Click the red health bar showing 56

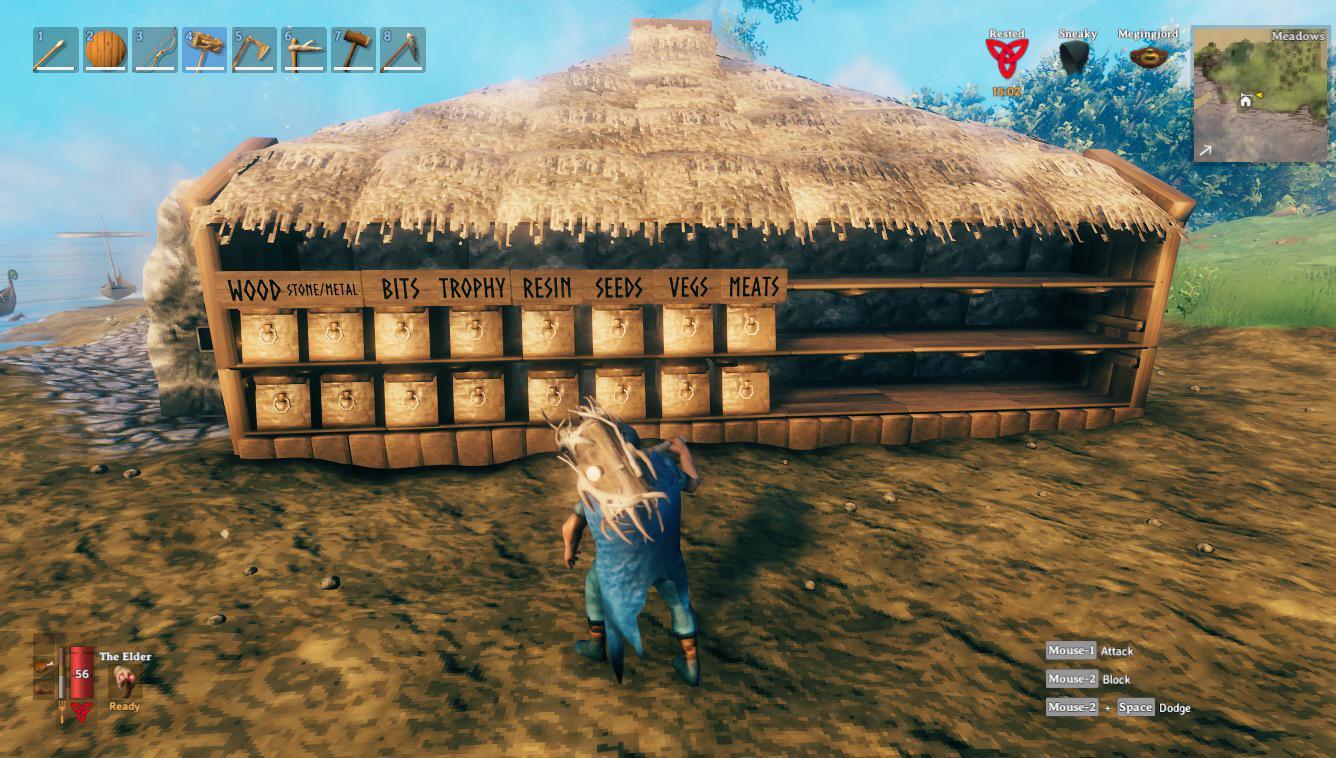(81, 672)
